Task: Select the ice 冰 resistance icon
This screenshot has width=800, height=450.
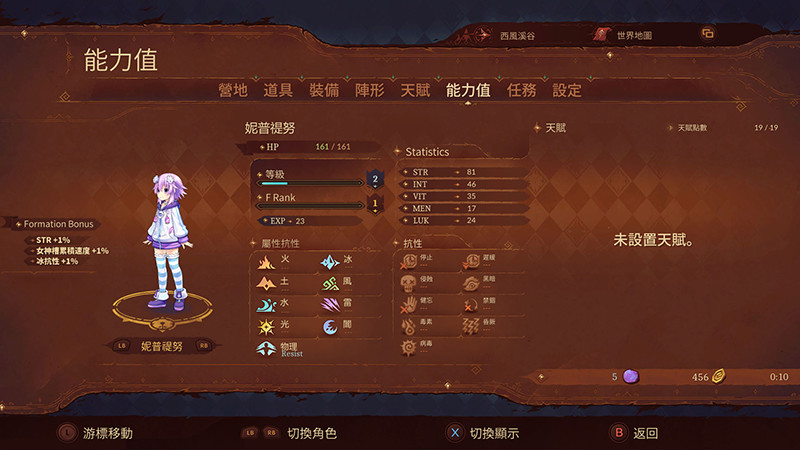Action: tap(329, 262)
